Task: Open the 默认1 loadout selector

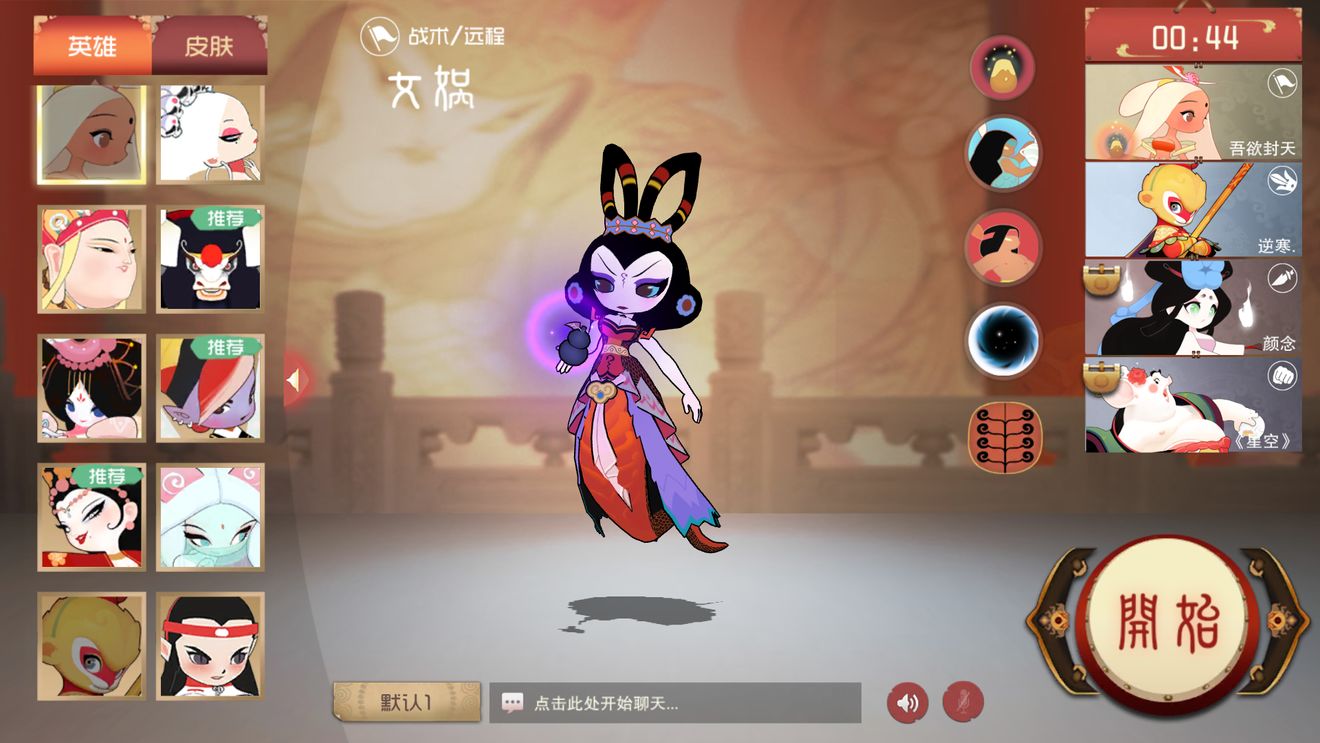Action: click(x=405, y=702)
